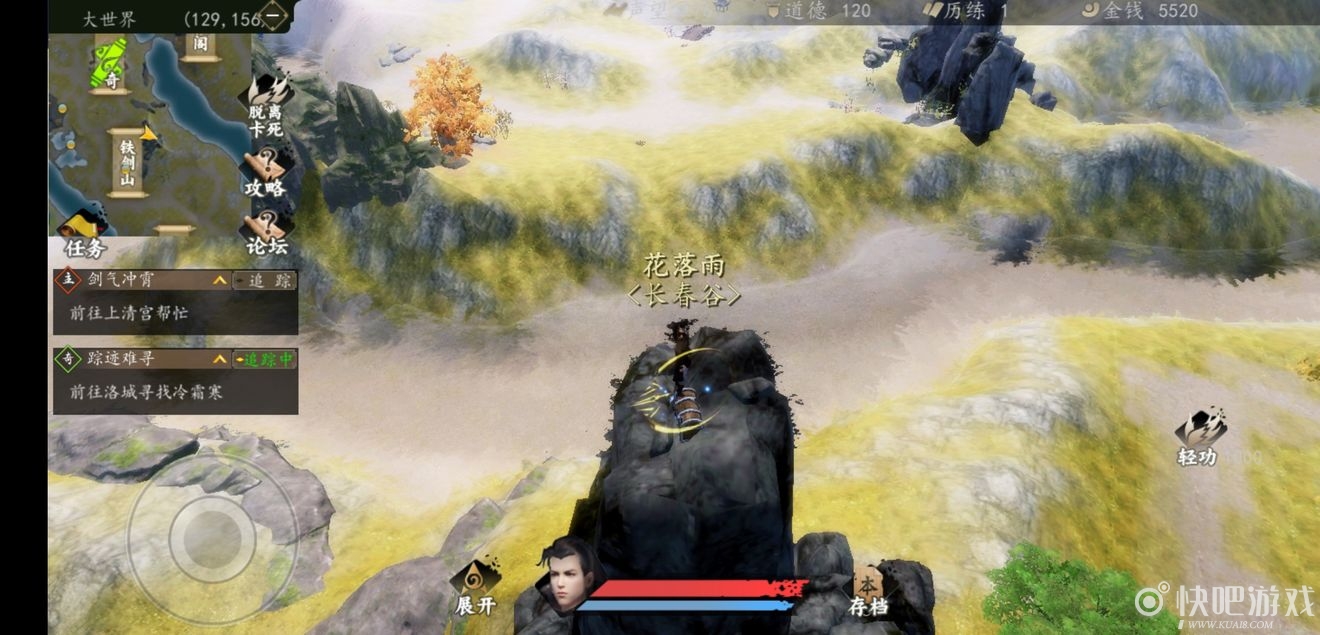
Task: Open the 论坛 forum
Action: [267, 232]
